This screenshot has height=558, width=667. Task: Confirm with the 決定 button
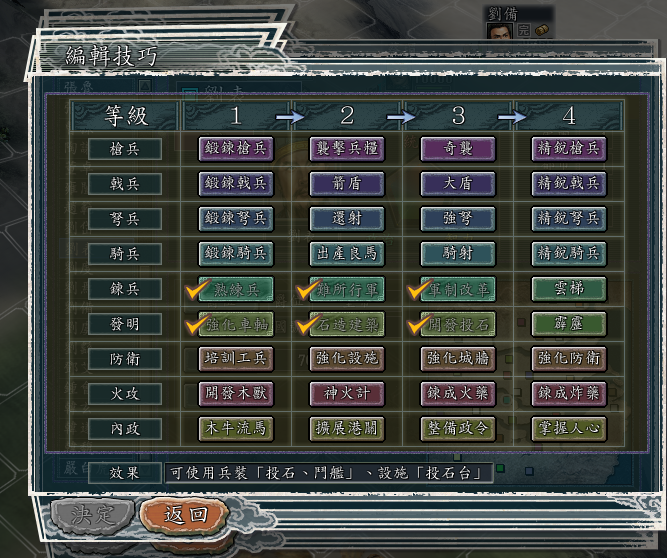coord(92,515)
